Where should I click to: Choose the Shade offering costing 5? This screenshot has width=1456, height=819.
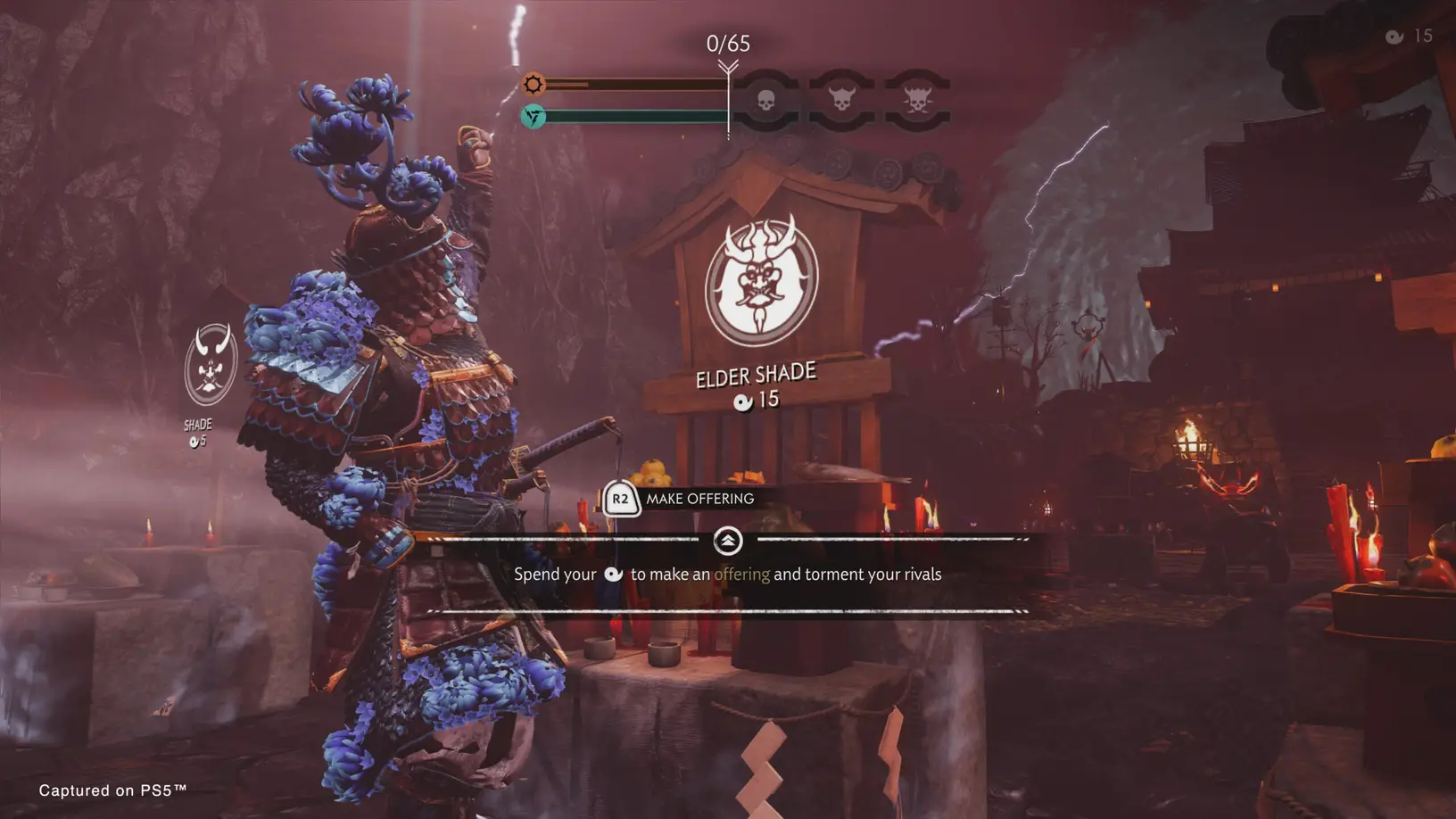(211, 365)
